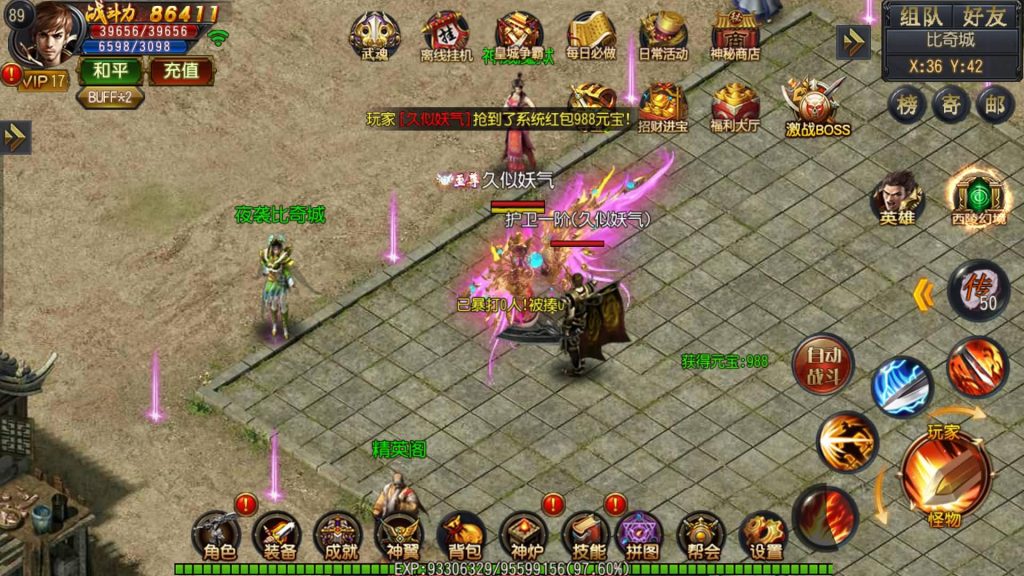Toggle 自动战斗 auto battle

tap(822, 365)
